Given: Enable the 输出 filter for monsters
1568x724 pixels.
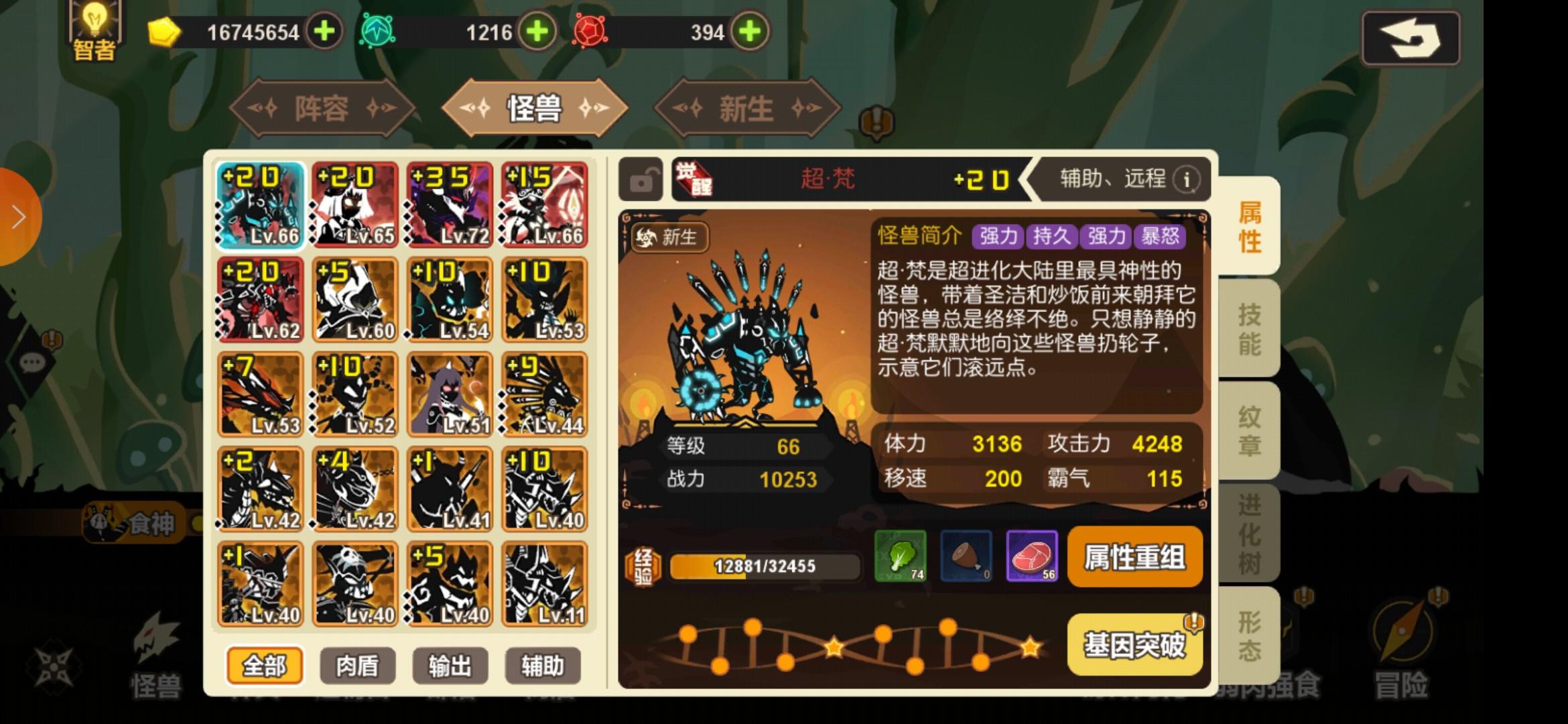Looking at the screenshot, I should 450,665.
